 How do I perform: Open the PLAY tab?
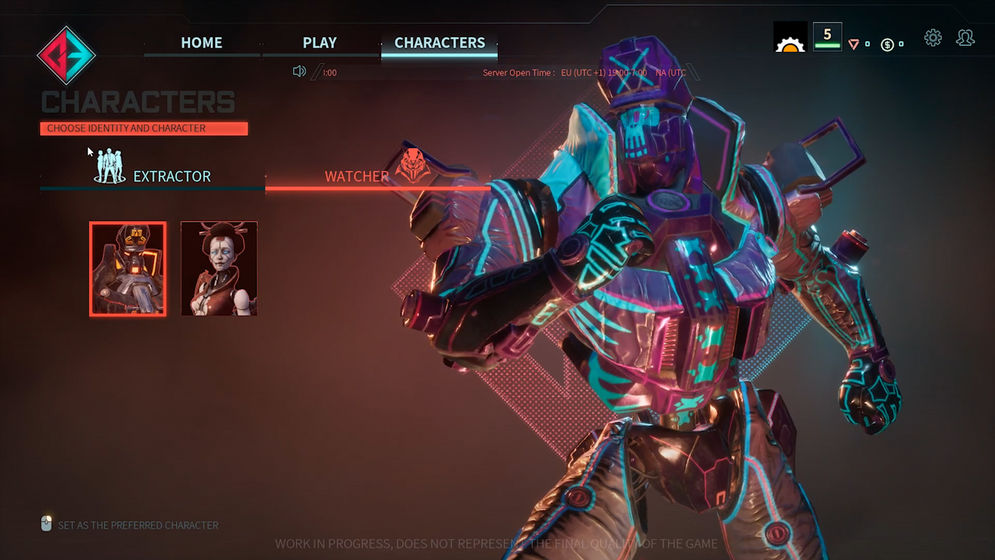319,43
